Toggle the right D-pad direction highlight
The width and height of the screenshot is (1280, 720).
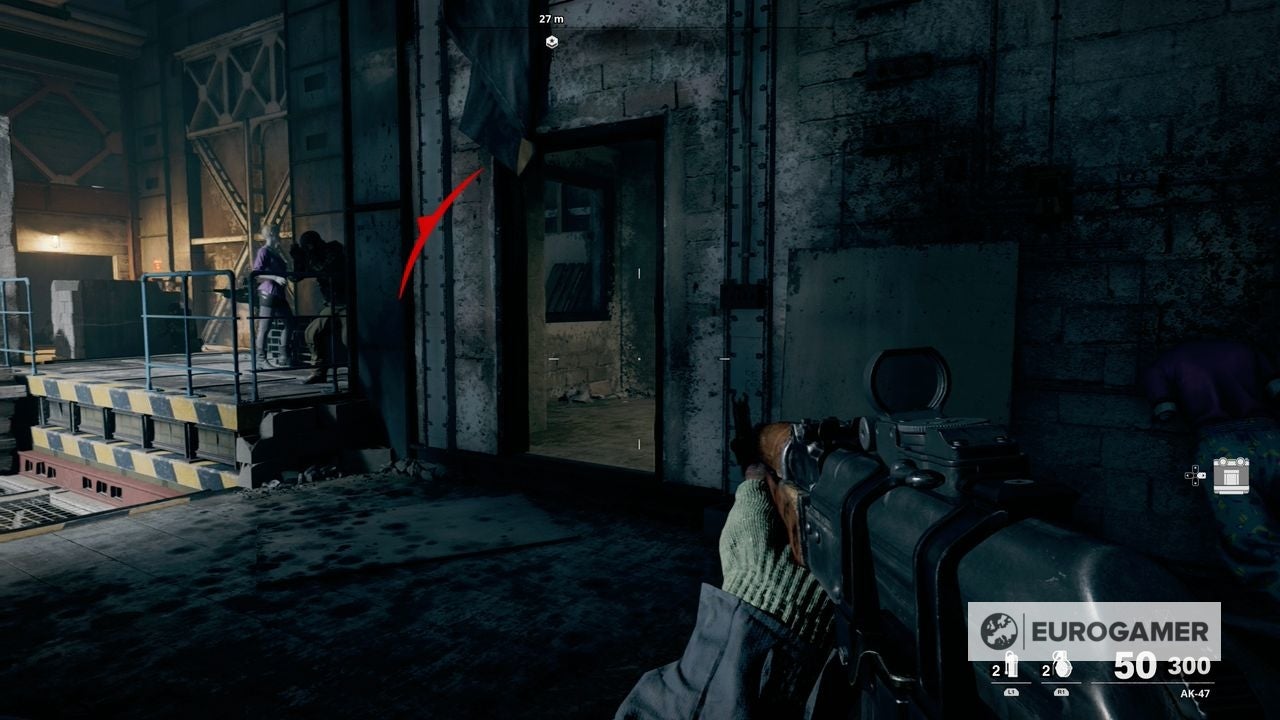click(1203, 475)
